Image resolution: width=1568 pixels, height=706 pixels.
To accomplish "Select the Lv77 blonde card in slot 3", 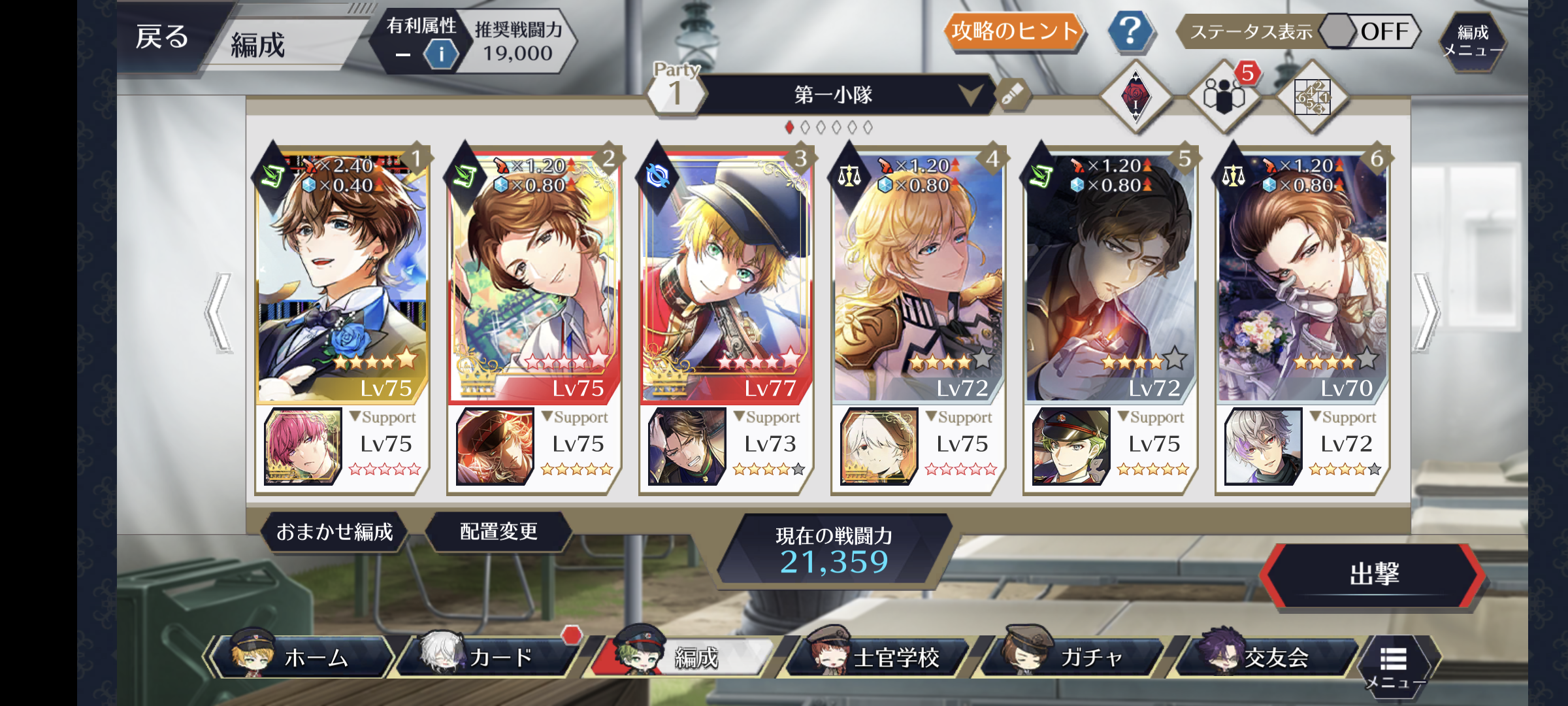I will (725, 275).
